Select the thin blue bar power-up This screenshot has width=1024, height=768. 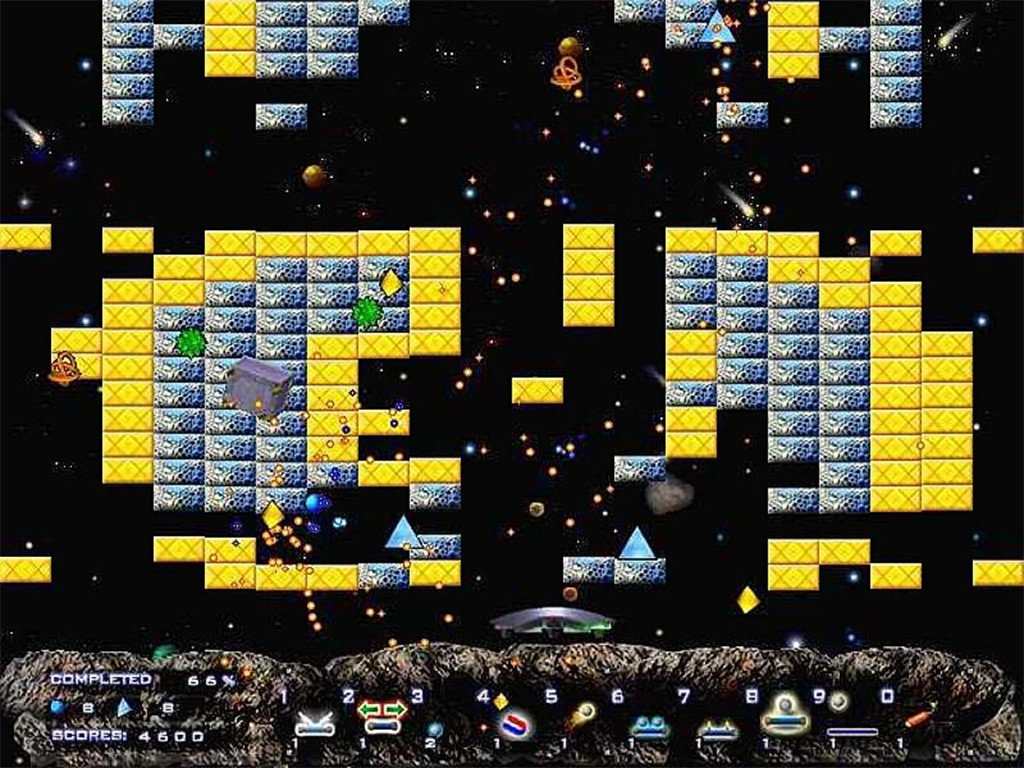click(x=853, y=732)
